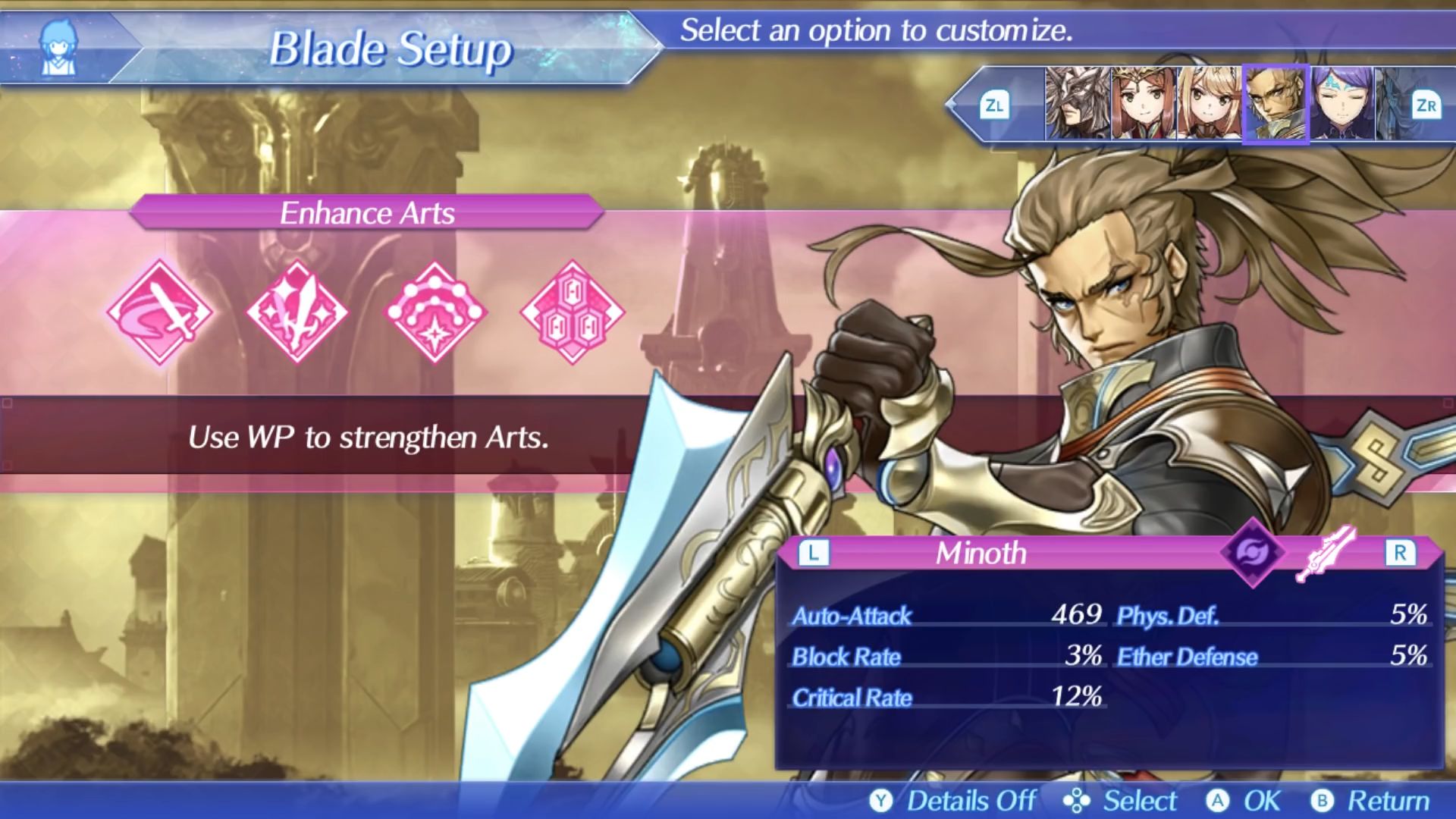Select the Enhance Arts sword icon

tap(160, 312)
